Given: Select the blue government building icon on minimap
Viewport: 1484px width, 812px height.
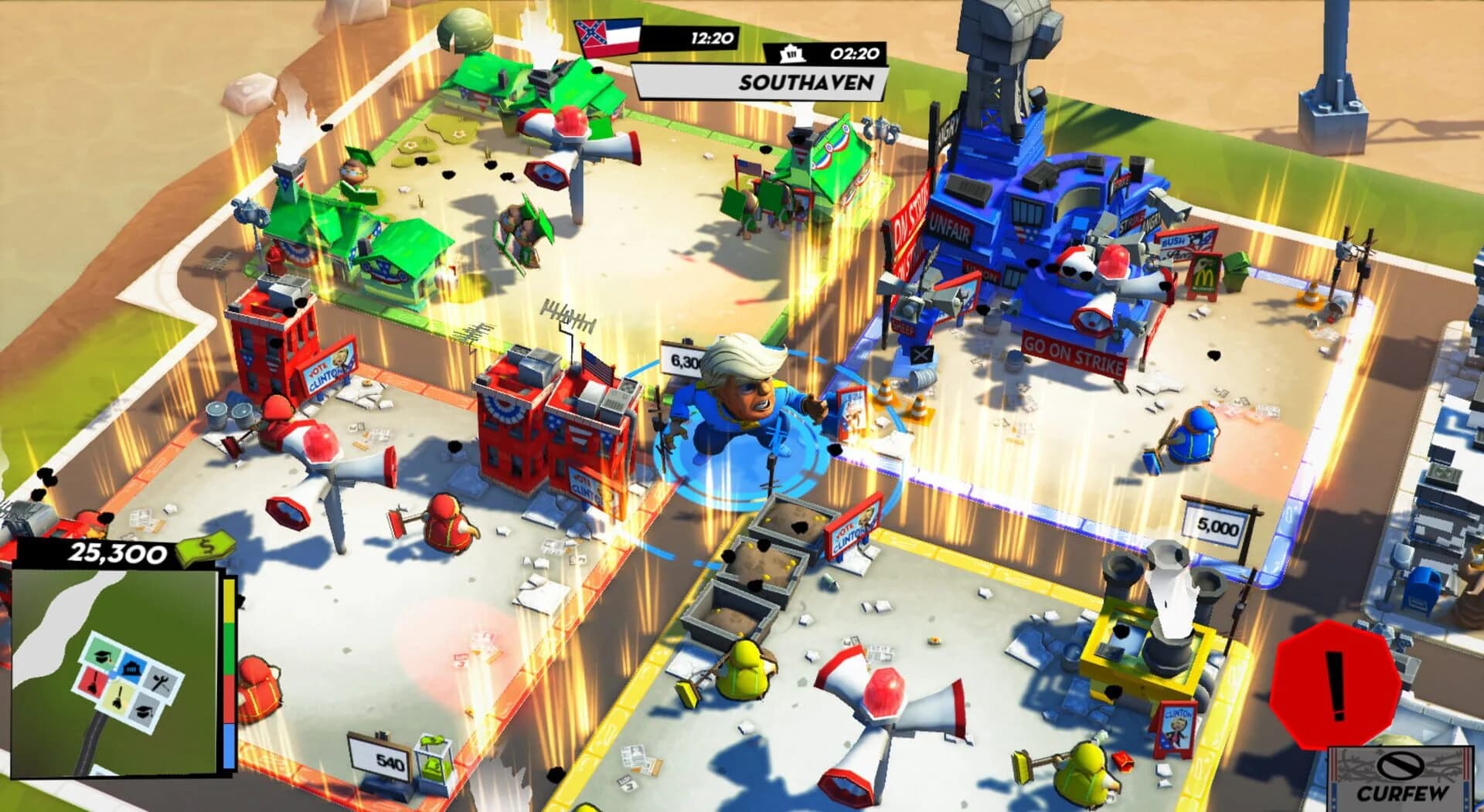Looking at the screenshot, I should 133,669.
